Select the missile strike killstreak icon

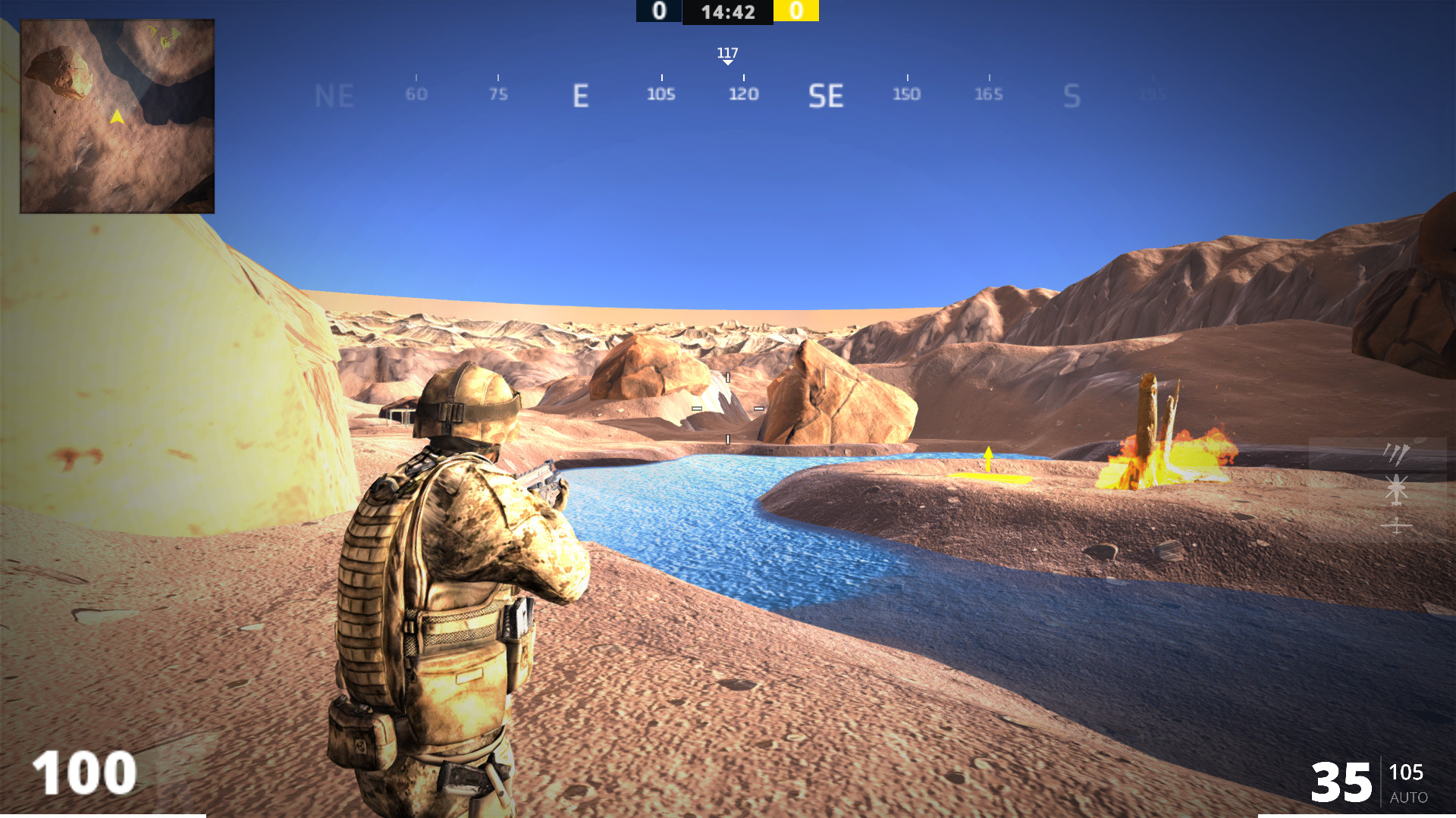pos(1398,453)
